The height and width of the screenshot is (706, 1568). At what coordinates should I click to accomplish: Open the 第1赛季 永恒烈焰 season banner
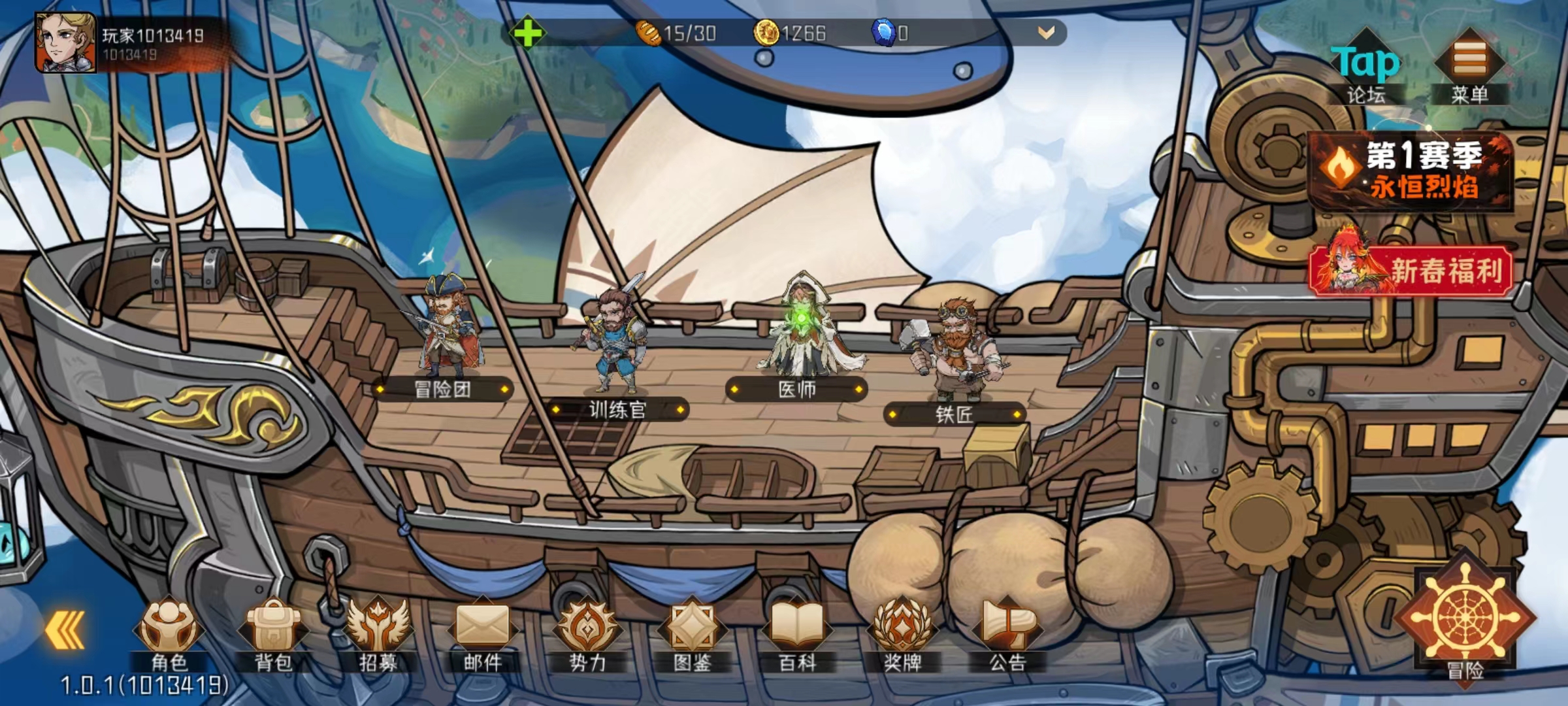1411,171
